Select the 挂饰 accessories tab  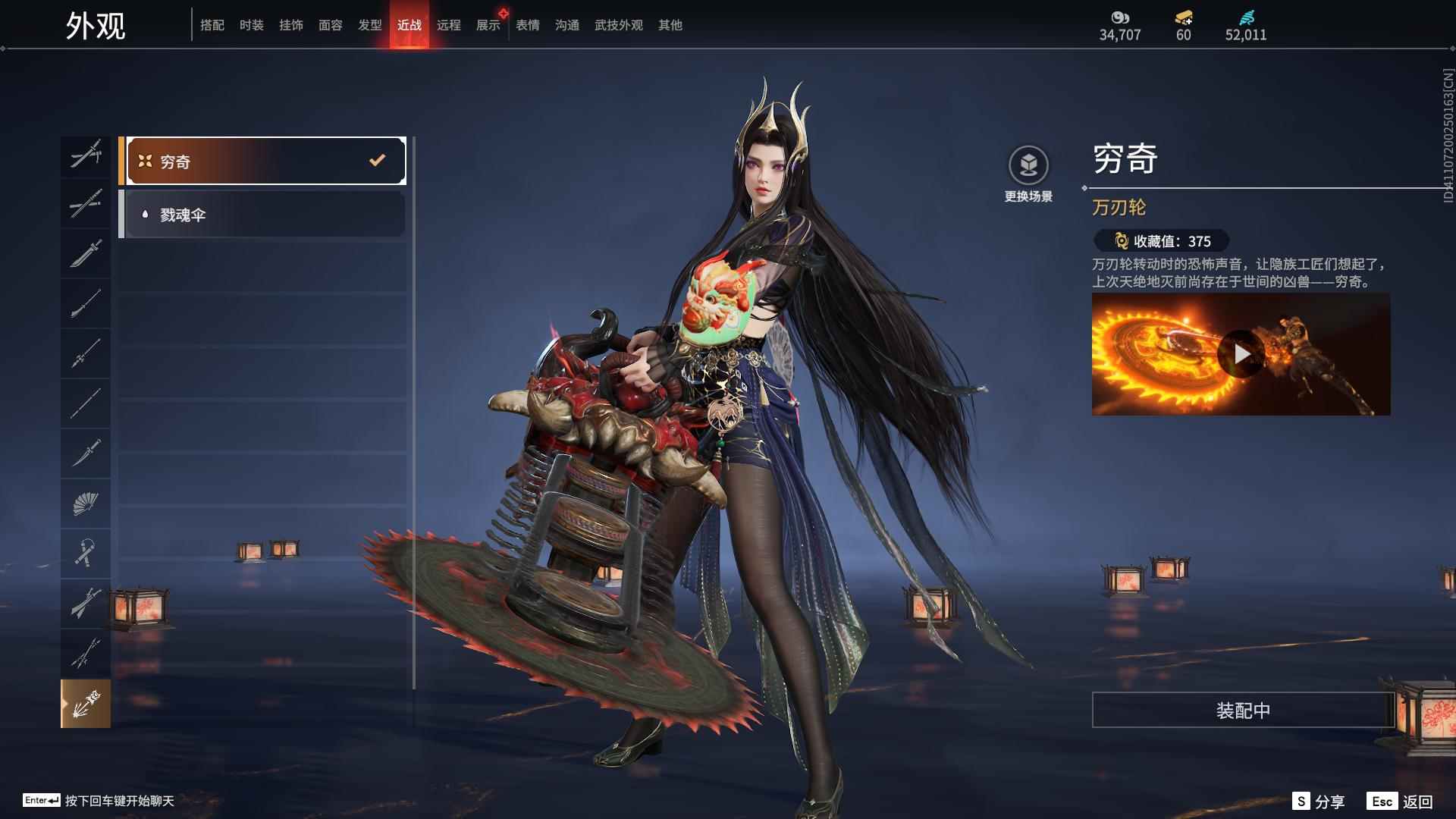pyautogui.click(x=291, y=25)
